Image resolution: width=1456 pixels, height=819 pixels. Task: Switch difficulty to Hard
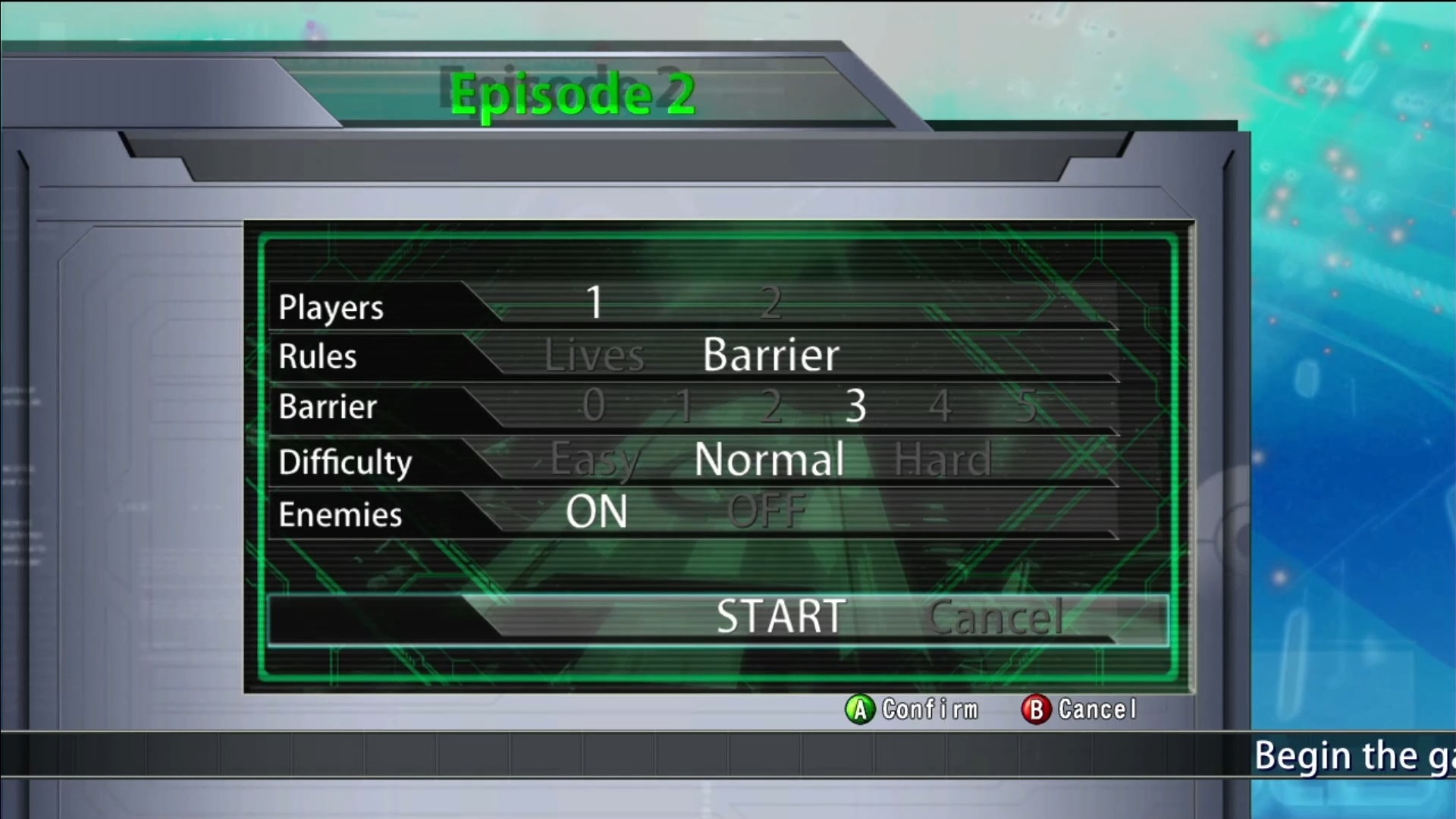(x=943, y=460)
